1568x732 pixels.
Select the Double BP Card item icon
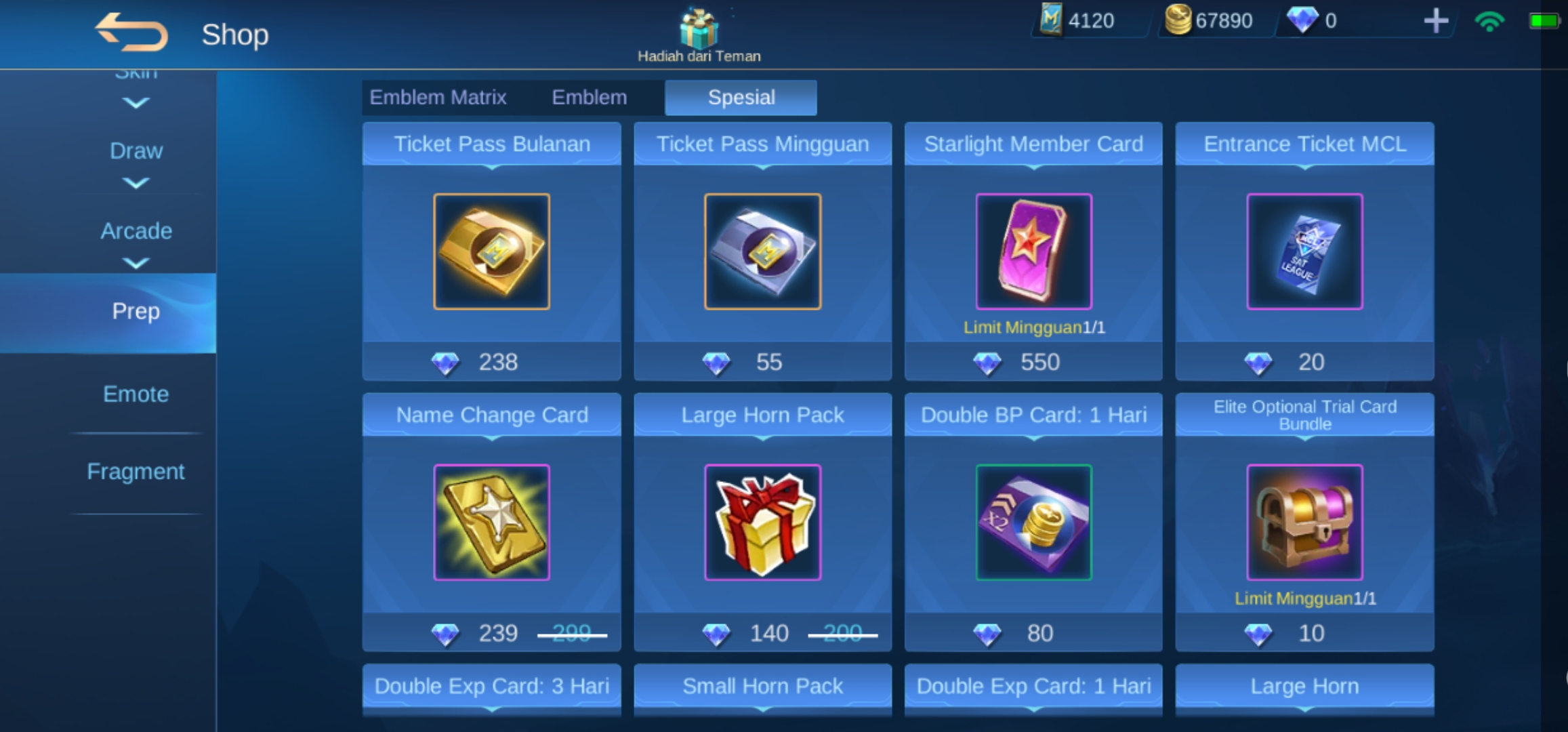click(x=1033, y=522)
